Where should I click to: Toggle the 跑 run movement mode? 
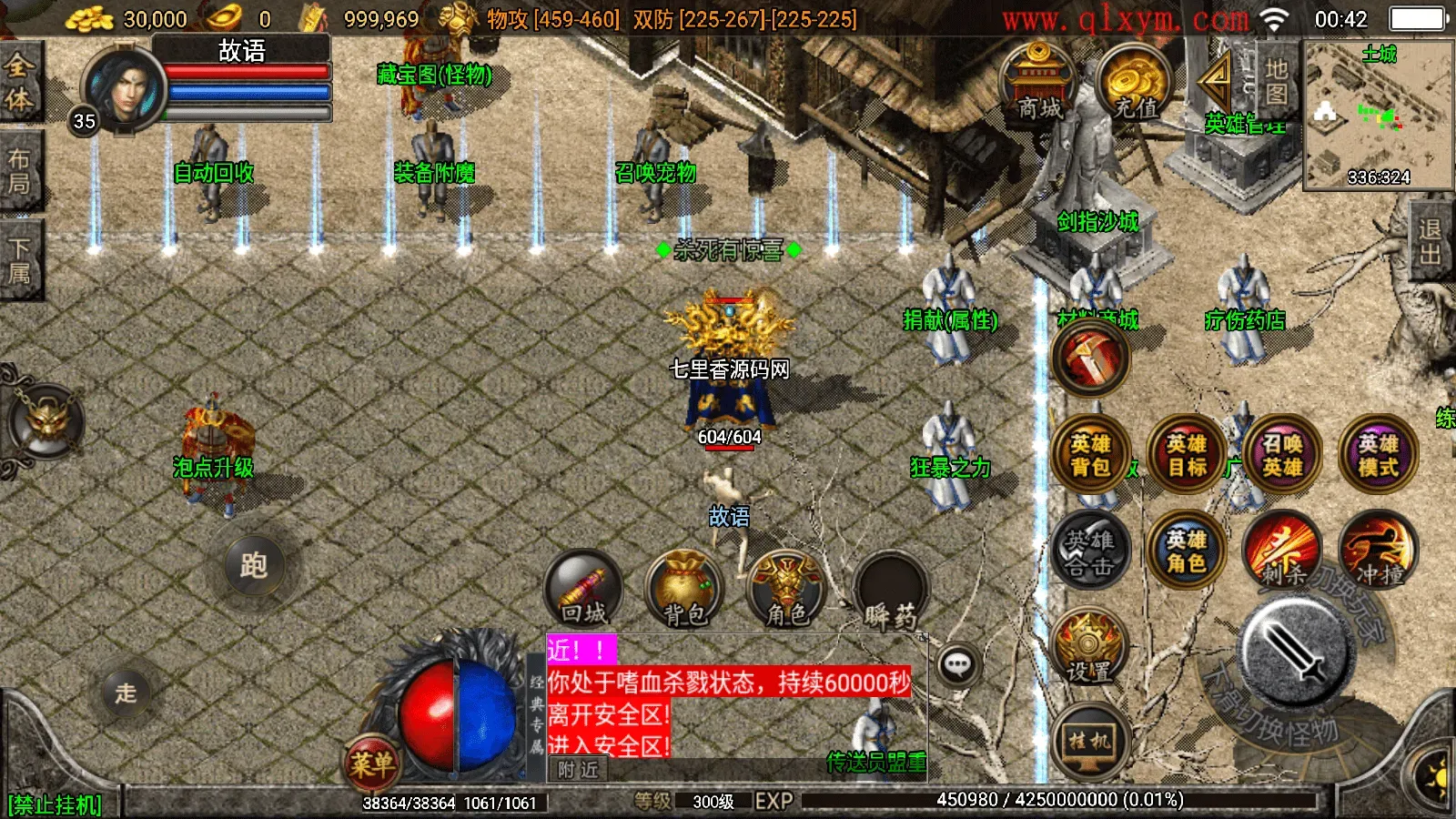255,564
